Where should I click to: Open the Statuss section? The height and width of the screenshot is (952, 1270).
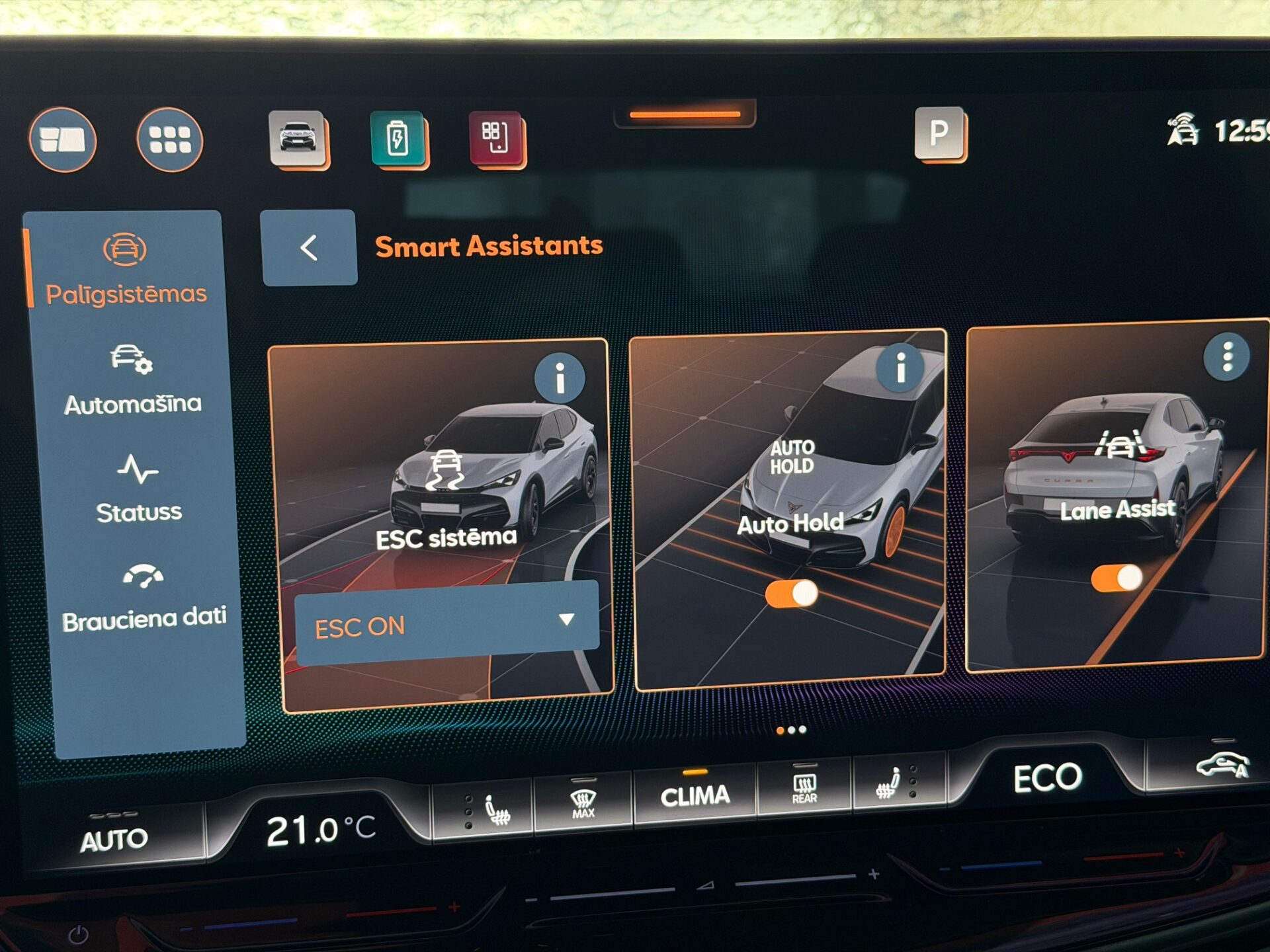coord(138,488)
